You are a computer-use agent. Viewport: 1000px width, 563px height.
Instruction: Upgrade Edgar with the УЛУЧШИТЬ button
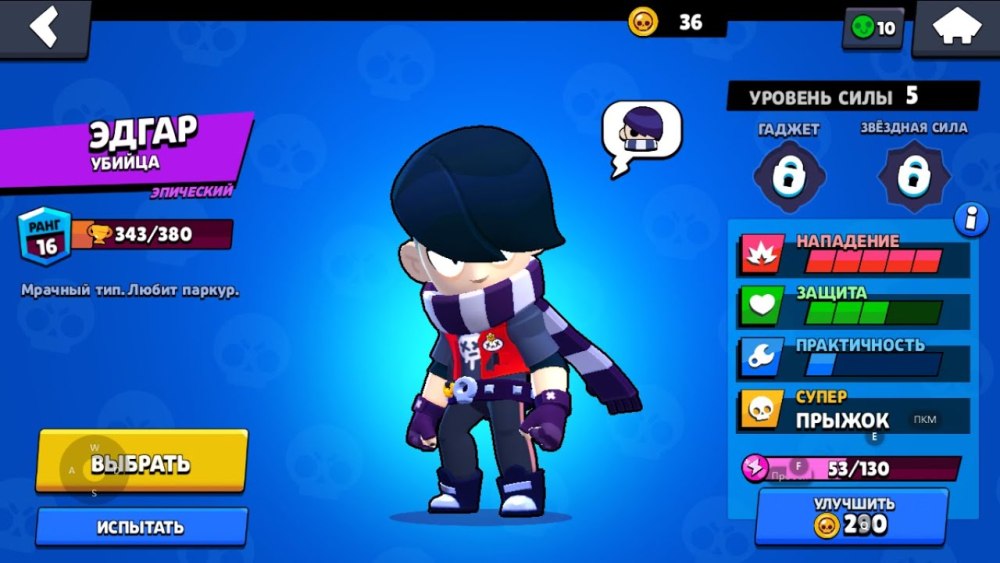pyautogui.click(x=852, y=515)
